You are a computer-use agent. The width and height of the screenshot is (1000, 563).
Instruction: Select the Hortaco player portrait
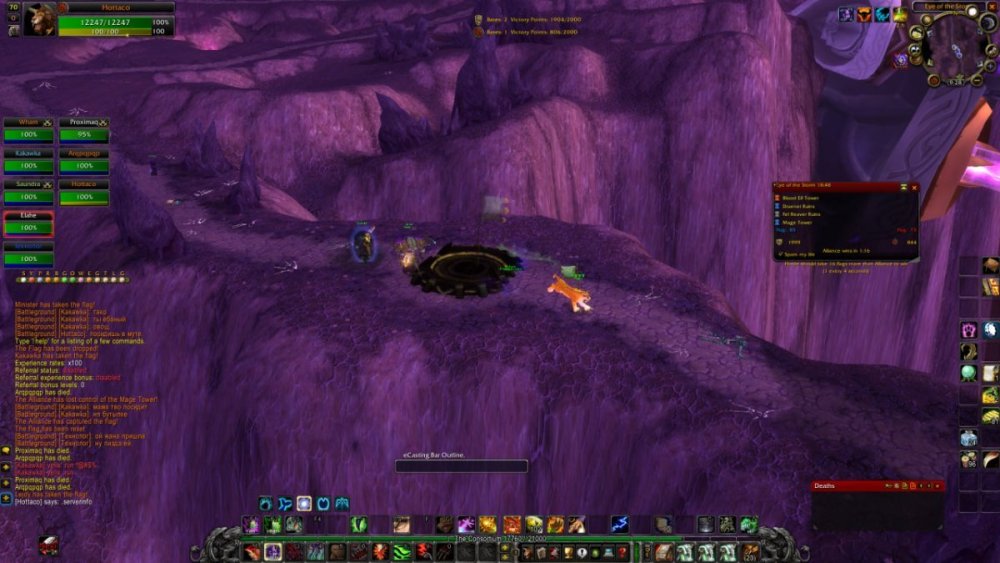pyautogui.click(x=39, y=19)
